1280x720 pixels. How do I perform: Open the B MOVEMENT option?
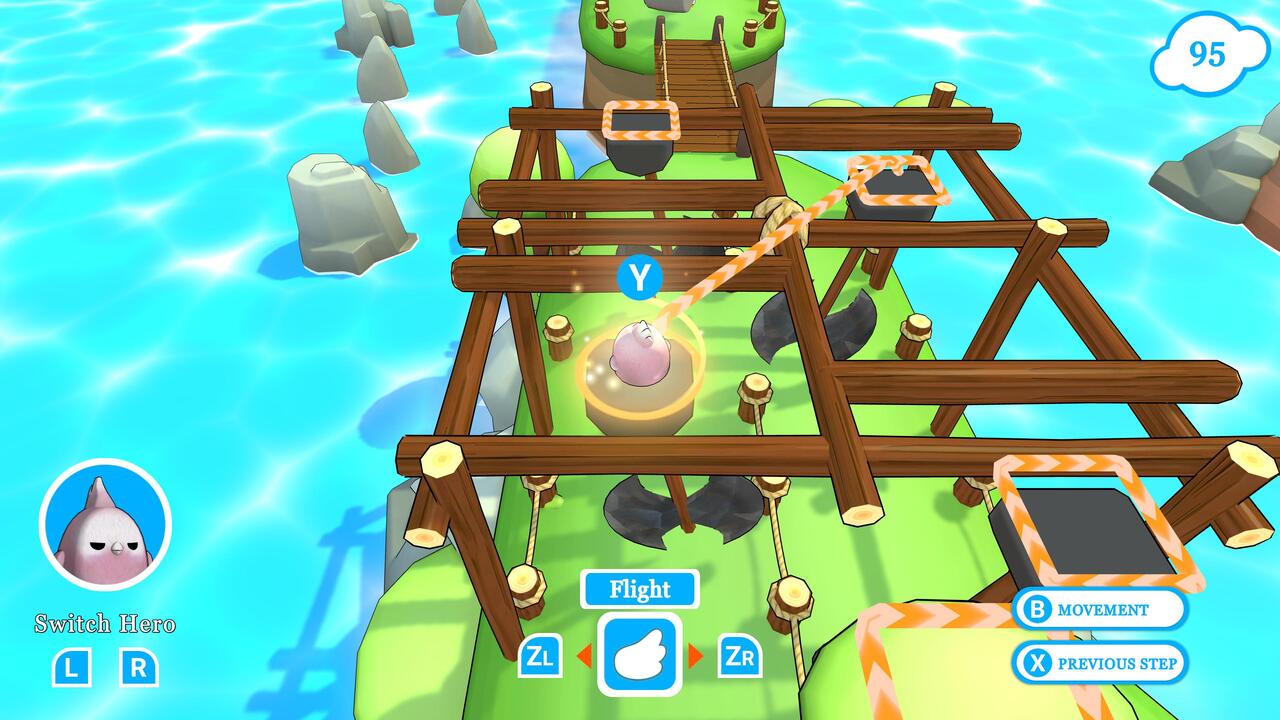click(x=1100, y=610)
